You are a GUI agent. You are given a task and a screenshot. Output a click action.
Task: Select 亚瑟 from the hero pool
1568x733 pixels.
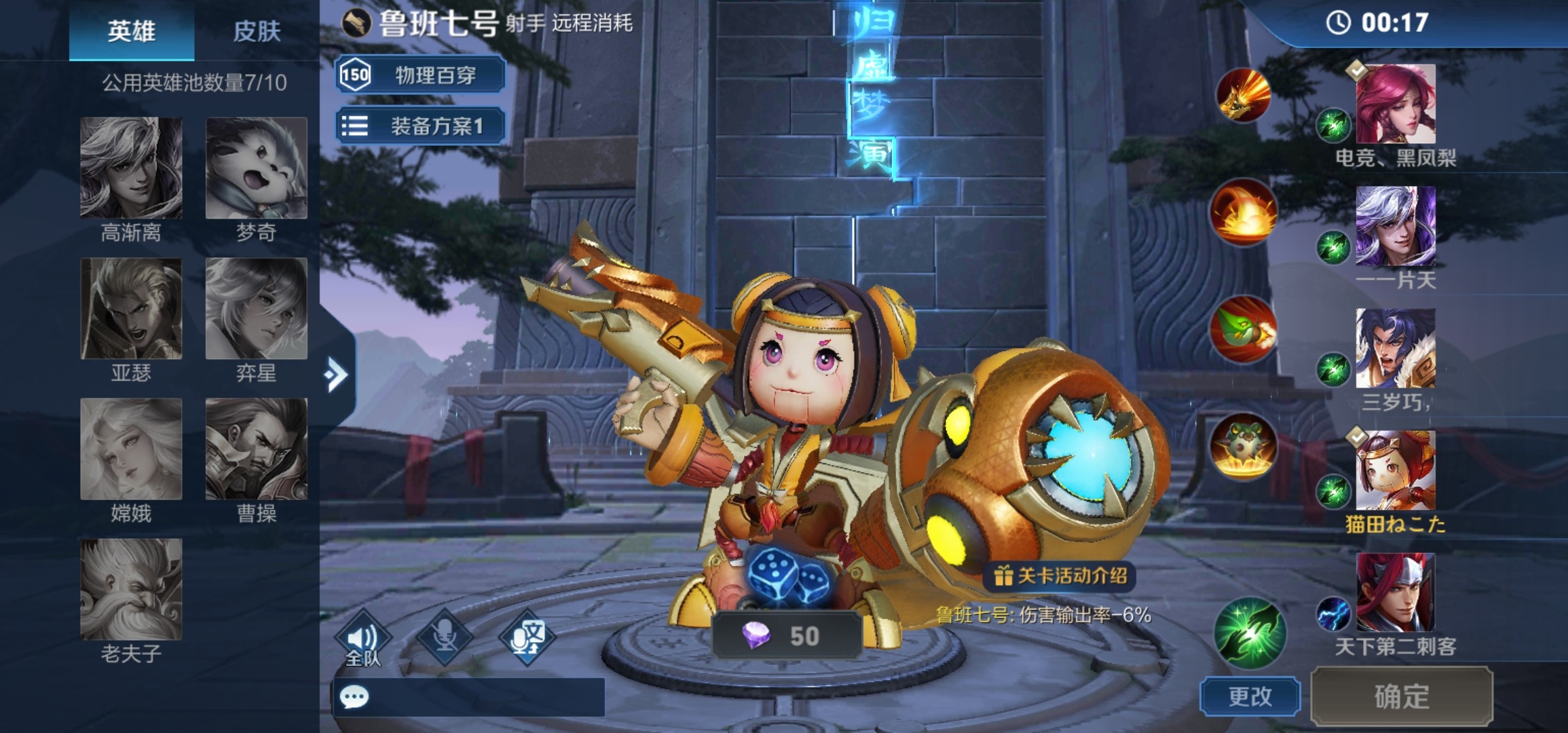click(131, 309)
